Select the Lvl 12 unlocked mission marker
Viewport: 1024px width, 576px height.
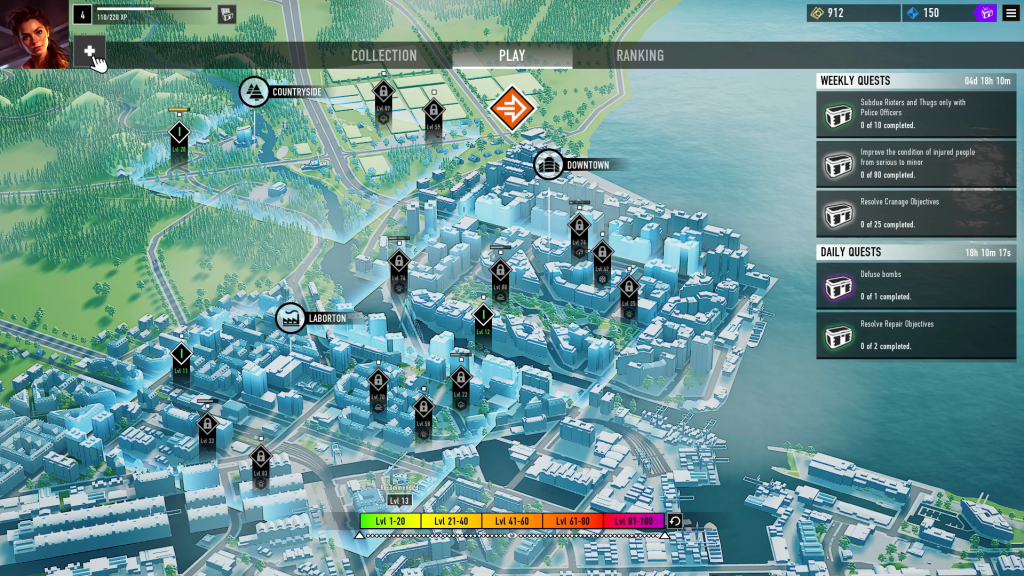[x=484, y=318]
